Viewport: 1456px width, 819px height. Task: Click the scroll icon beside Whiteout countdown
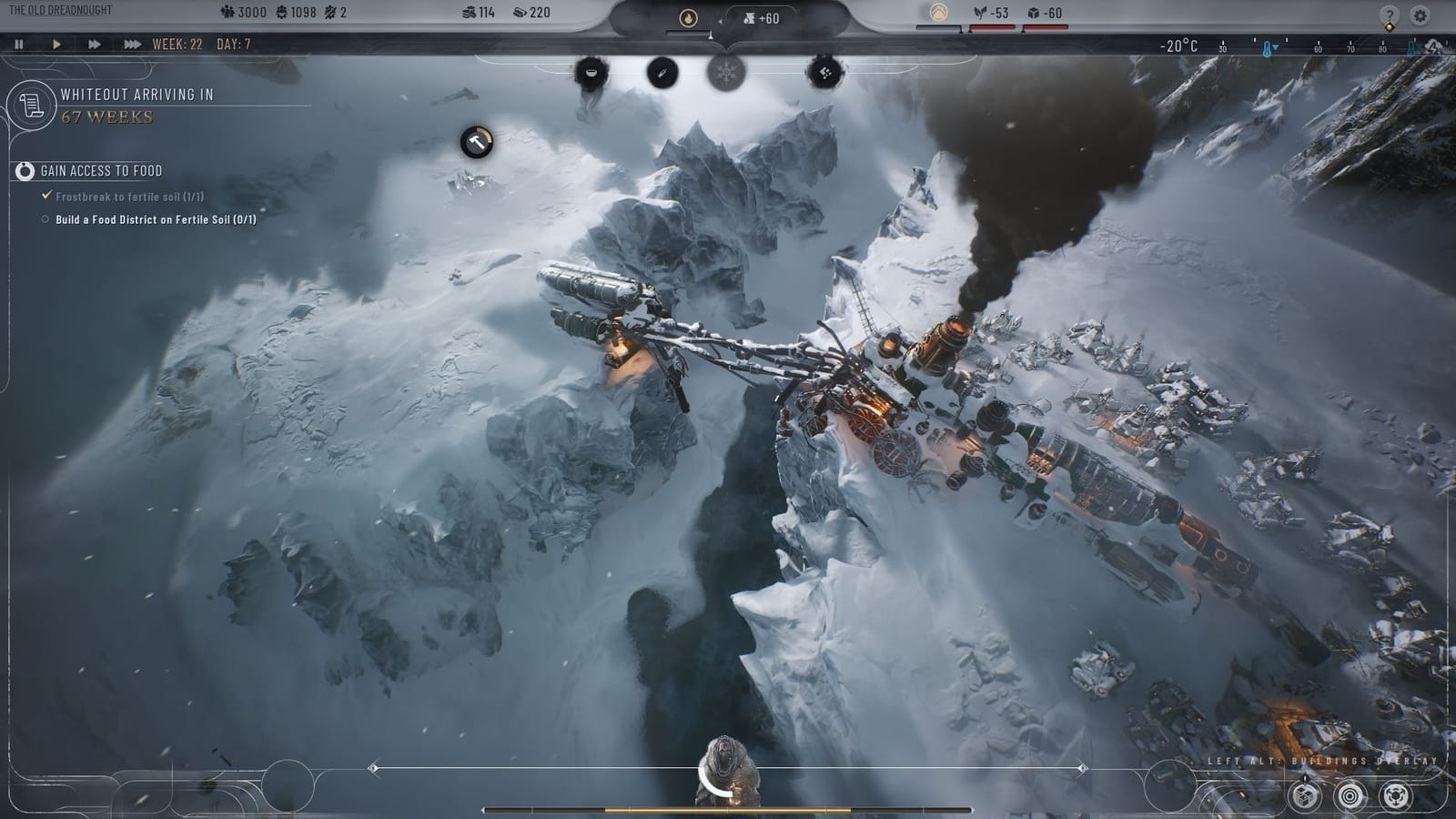tap(32, 106)
